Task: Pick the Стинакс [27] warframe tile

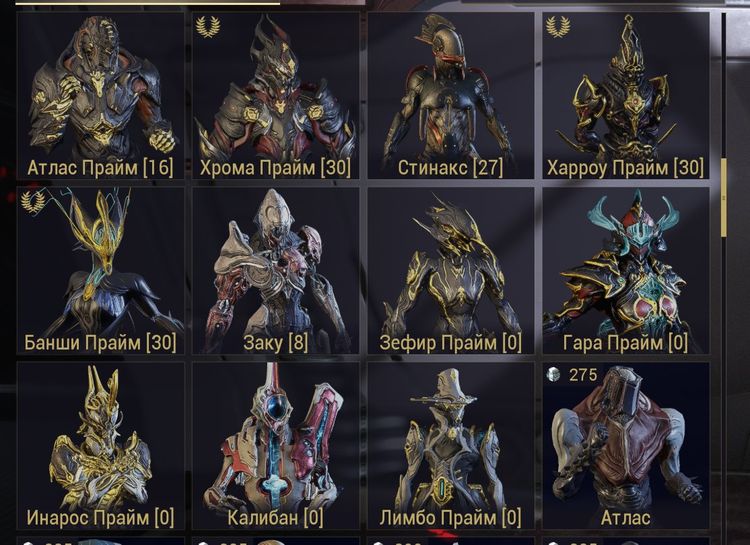Action: tap(451, 96)
